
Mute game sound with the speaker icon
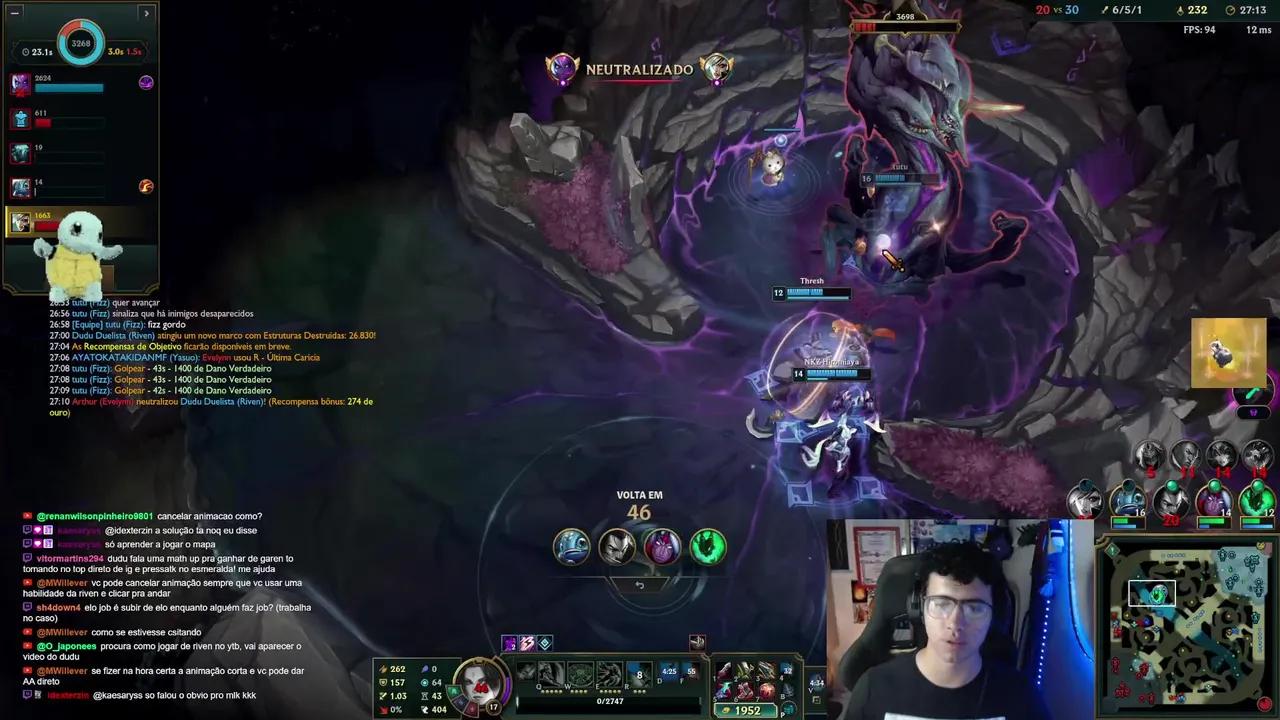[x=696, y=644]
